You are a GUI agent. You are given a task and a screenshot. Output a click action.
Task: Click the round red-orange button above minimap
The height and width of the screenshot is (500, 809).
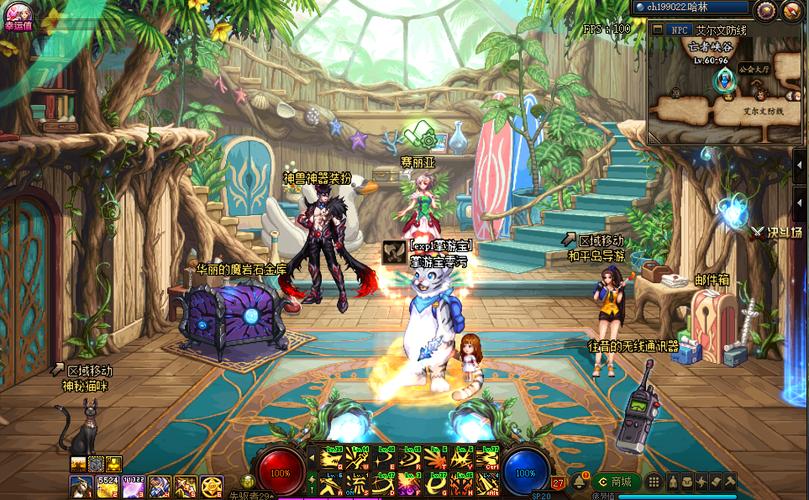792,10
